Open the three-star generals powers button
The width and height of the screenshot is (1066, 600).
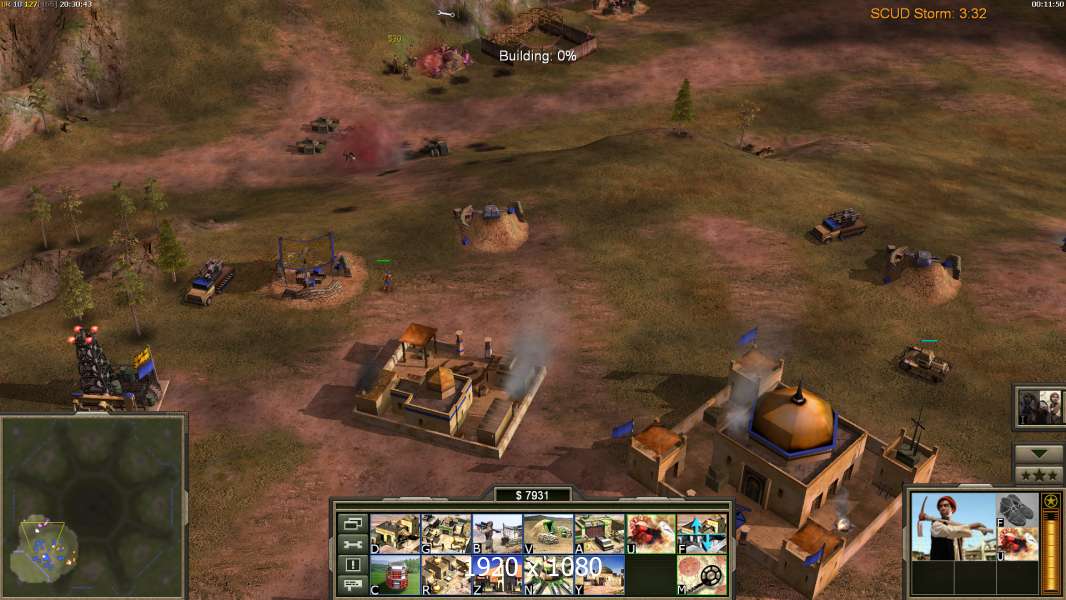1038,474
